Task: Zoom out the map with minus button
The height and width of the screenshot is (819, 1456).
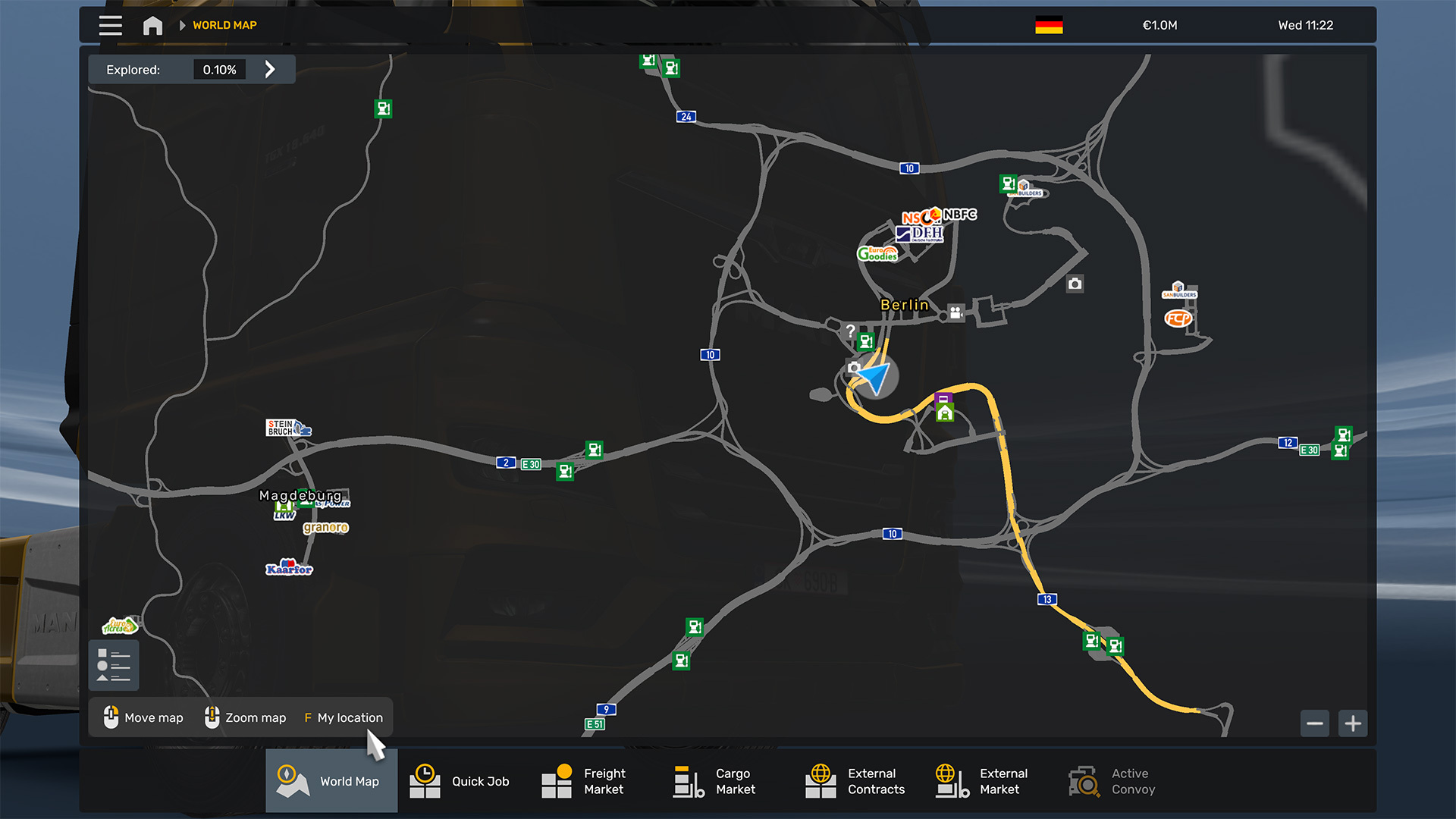Action: point(1315,723)
